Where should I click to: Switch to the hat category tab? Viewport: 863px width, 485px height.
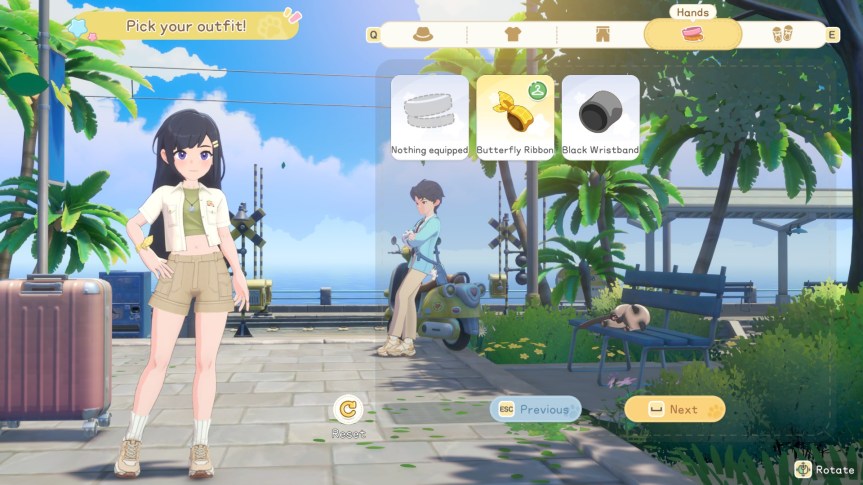[x=423, y=34]
